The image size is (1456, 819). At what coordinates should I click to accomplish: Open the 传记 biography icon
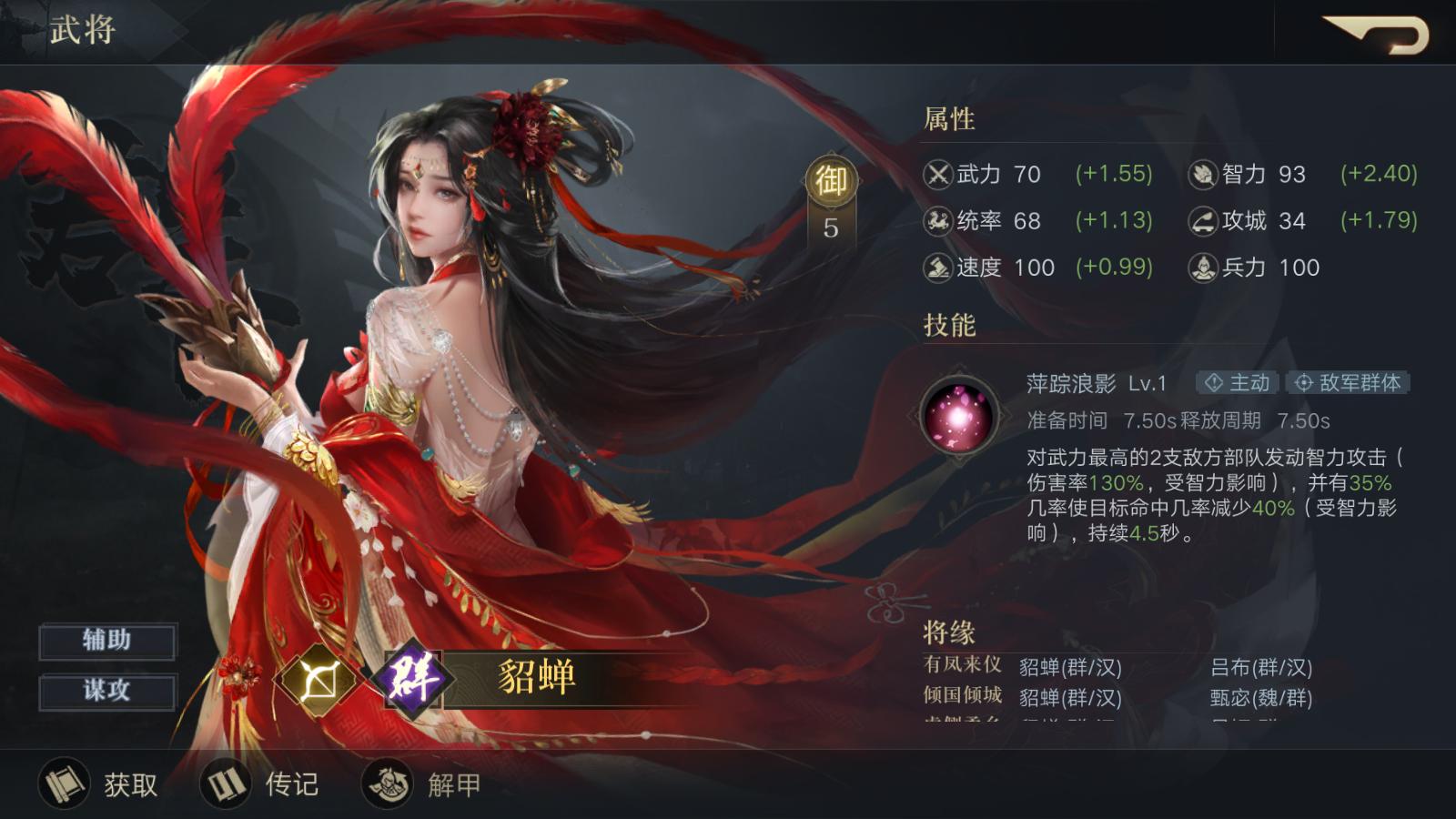tap(226, 783)
